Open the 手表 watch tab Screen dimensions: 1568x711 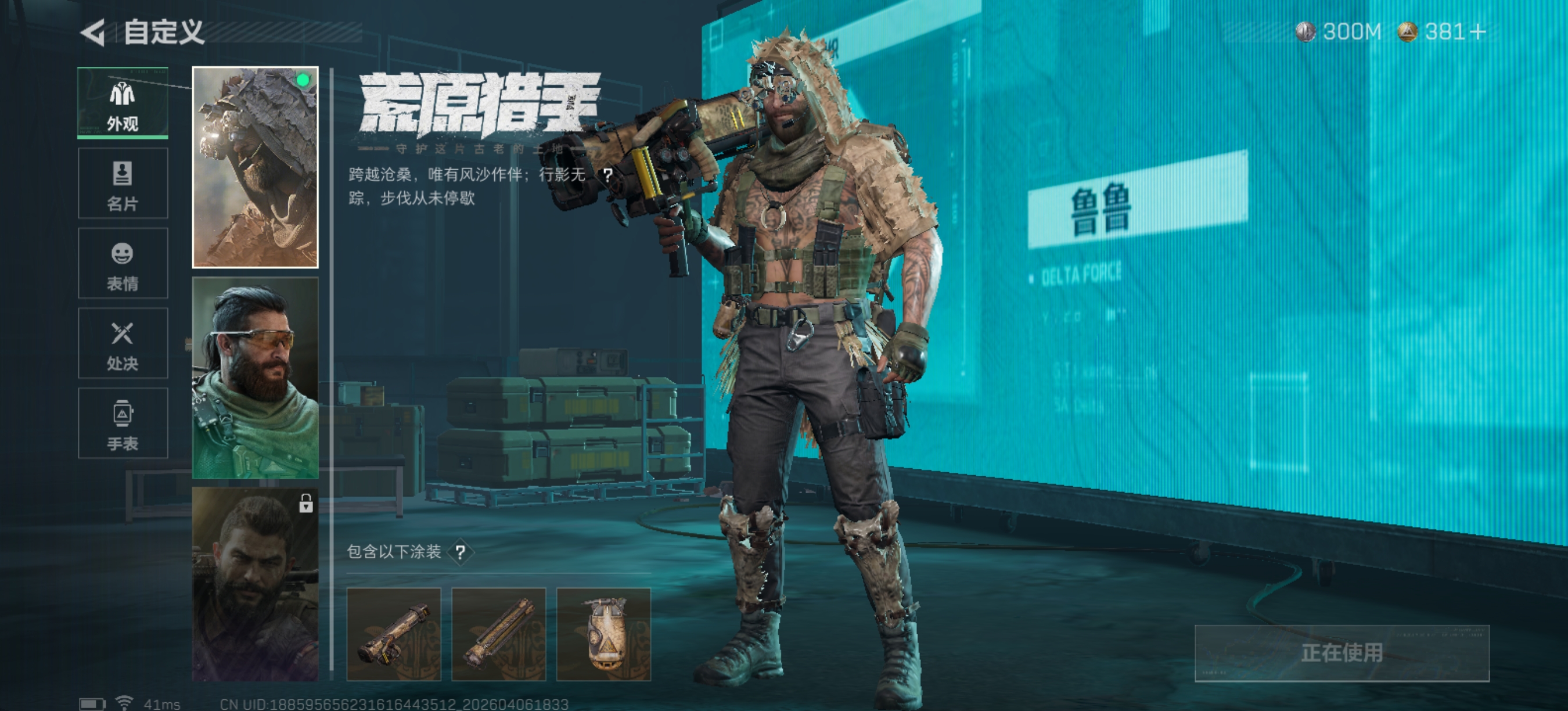pyautogui.click(x=123, y=423)
